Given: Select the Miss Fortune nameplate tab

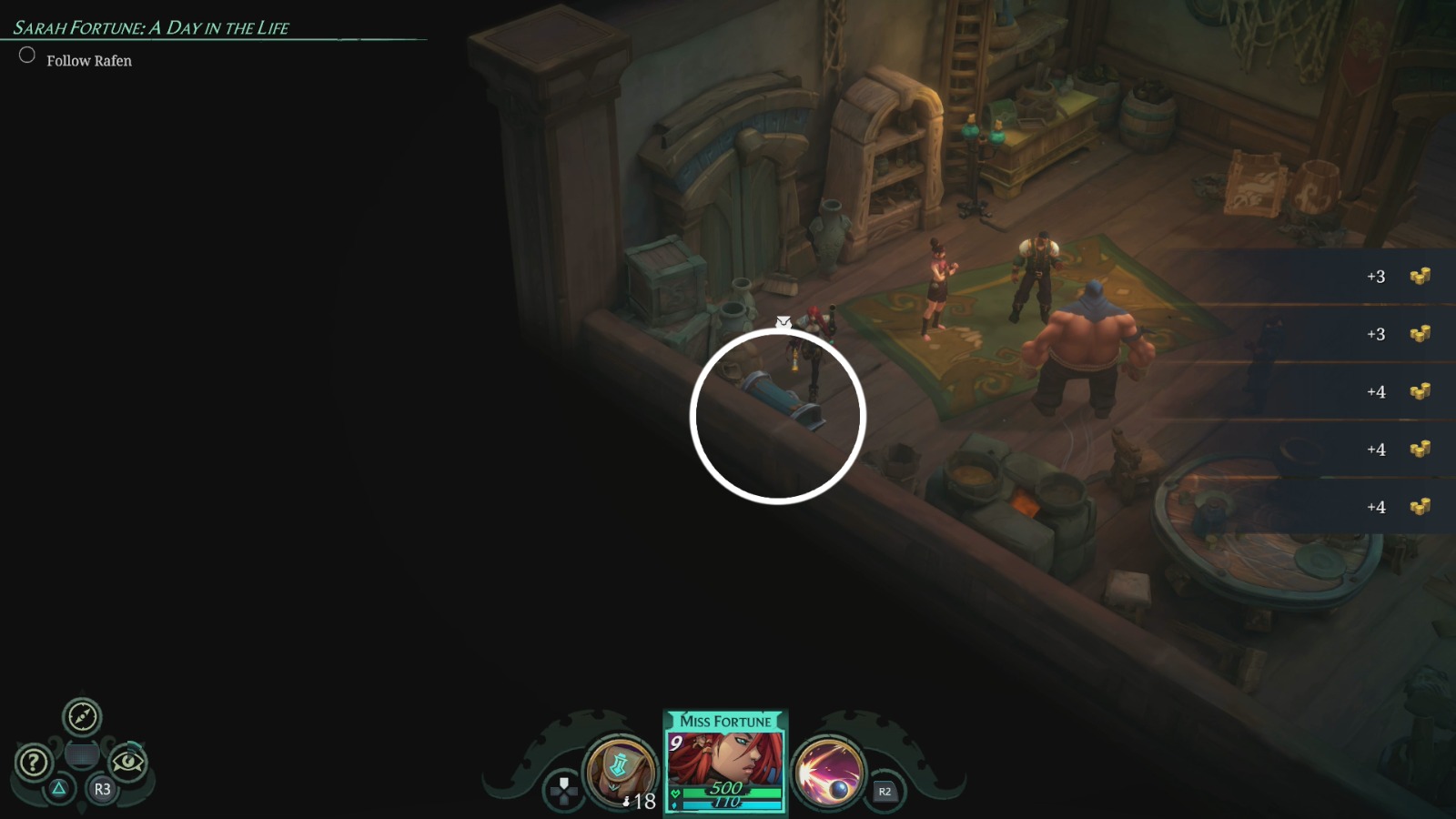Looking at the screenshot, I should point(723,721).
